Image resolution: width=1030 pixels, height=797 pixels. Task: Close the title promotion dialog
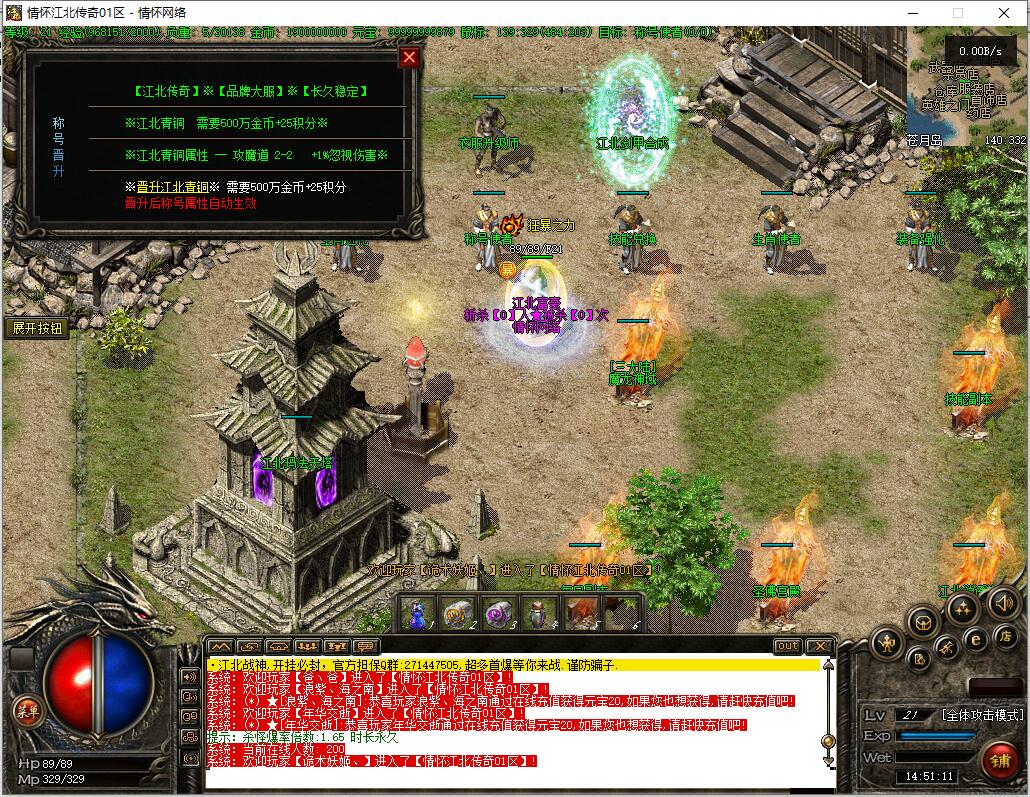tap(408, 57)
